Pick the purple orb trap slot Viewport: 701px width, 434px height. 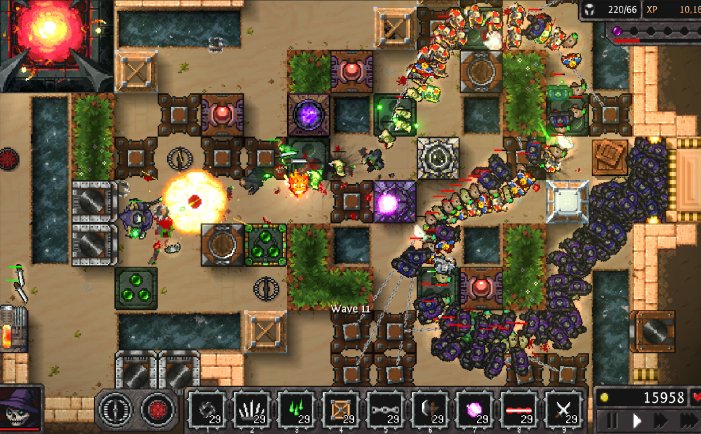pyautogui.click(x=475, y=410)
